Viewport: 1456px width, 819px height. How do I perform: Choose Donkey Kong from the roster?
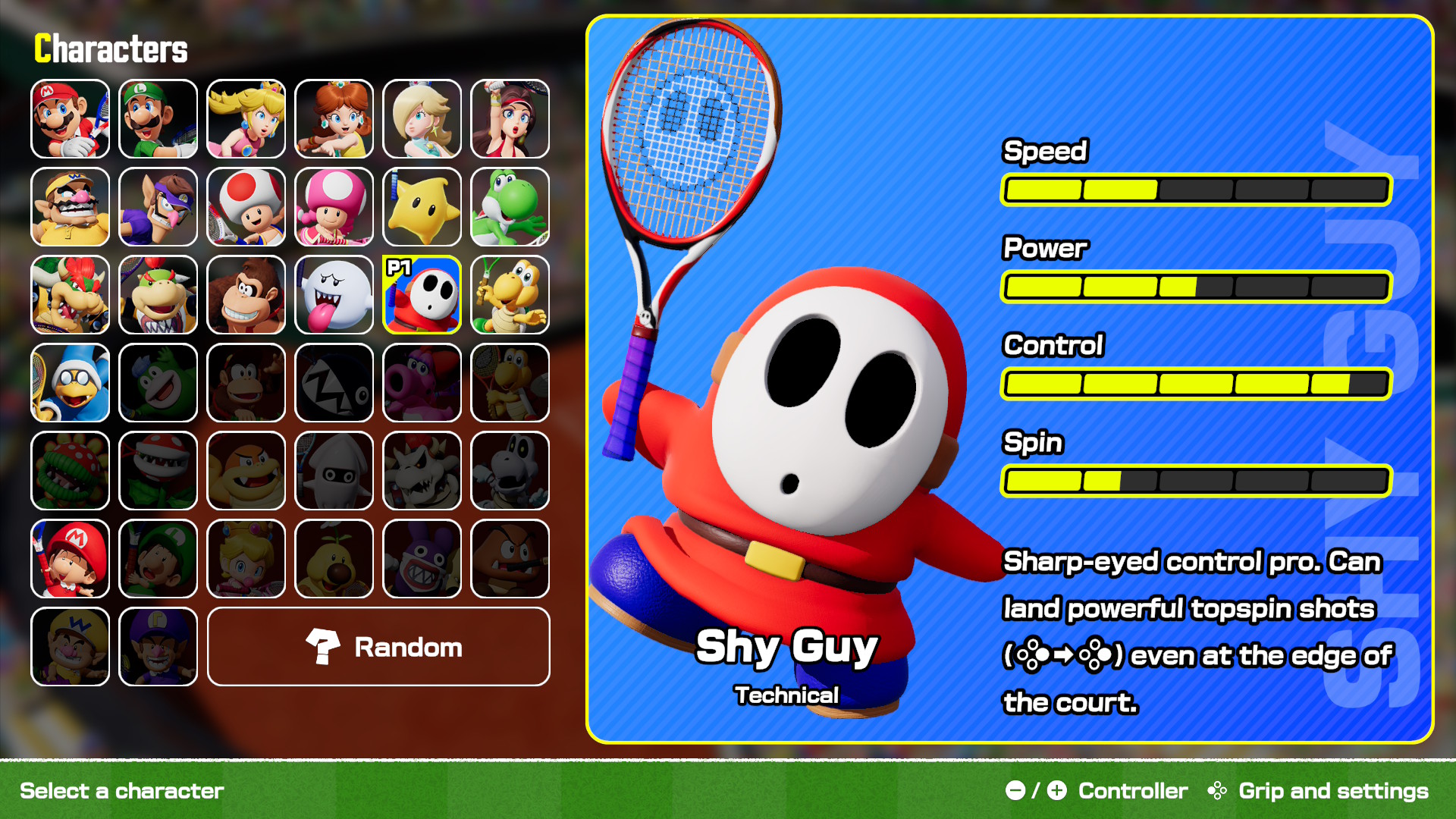[246, 295]
